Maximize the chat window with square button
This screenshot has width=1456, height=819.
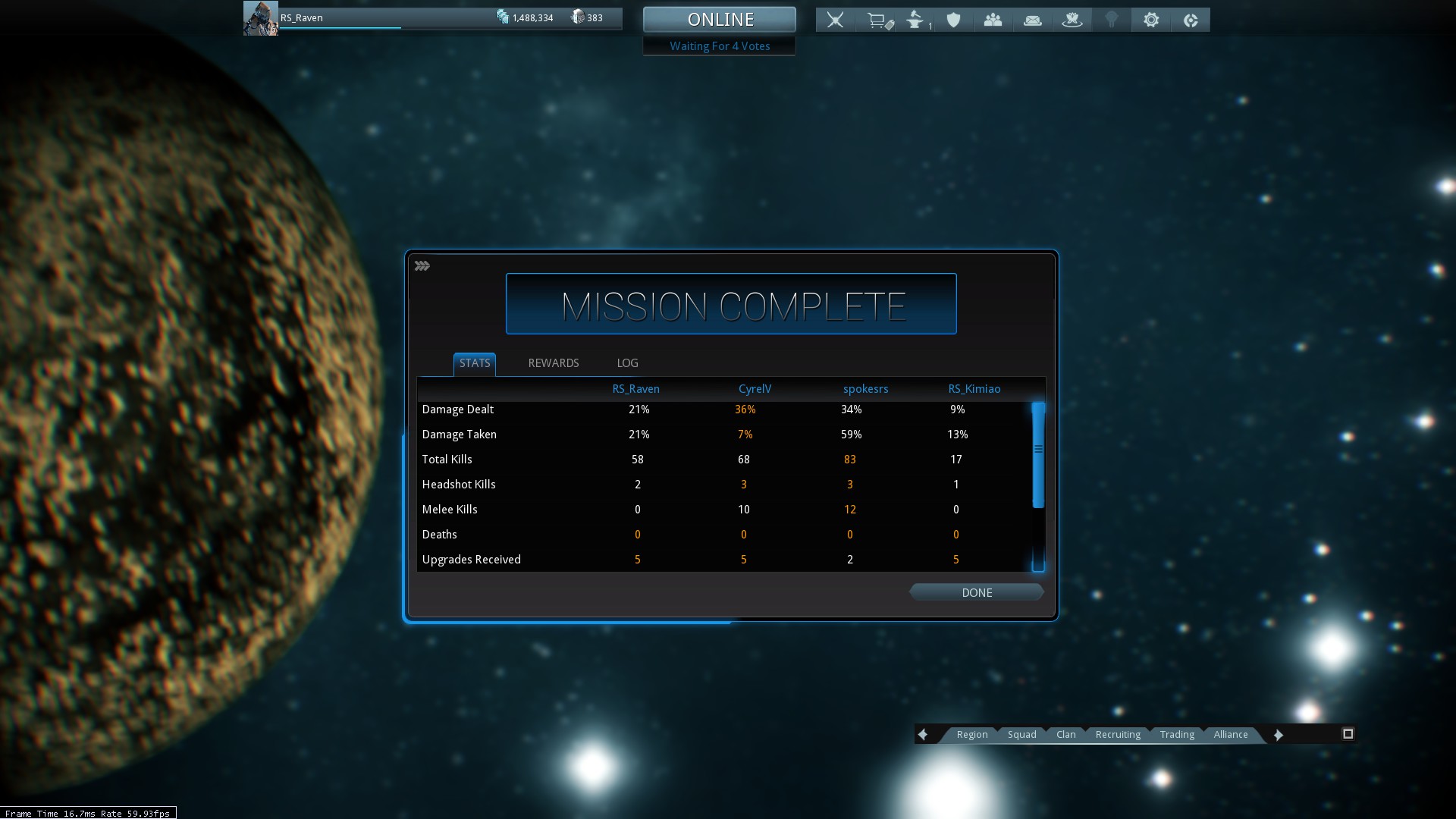[1348, 733]
